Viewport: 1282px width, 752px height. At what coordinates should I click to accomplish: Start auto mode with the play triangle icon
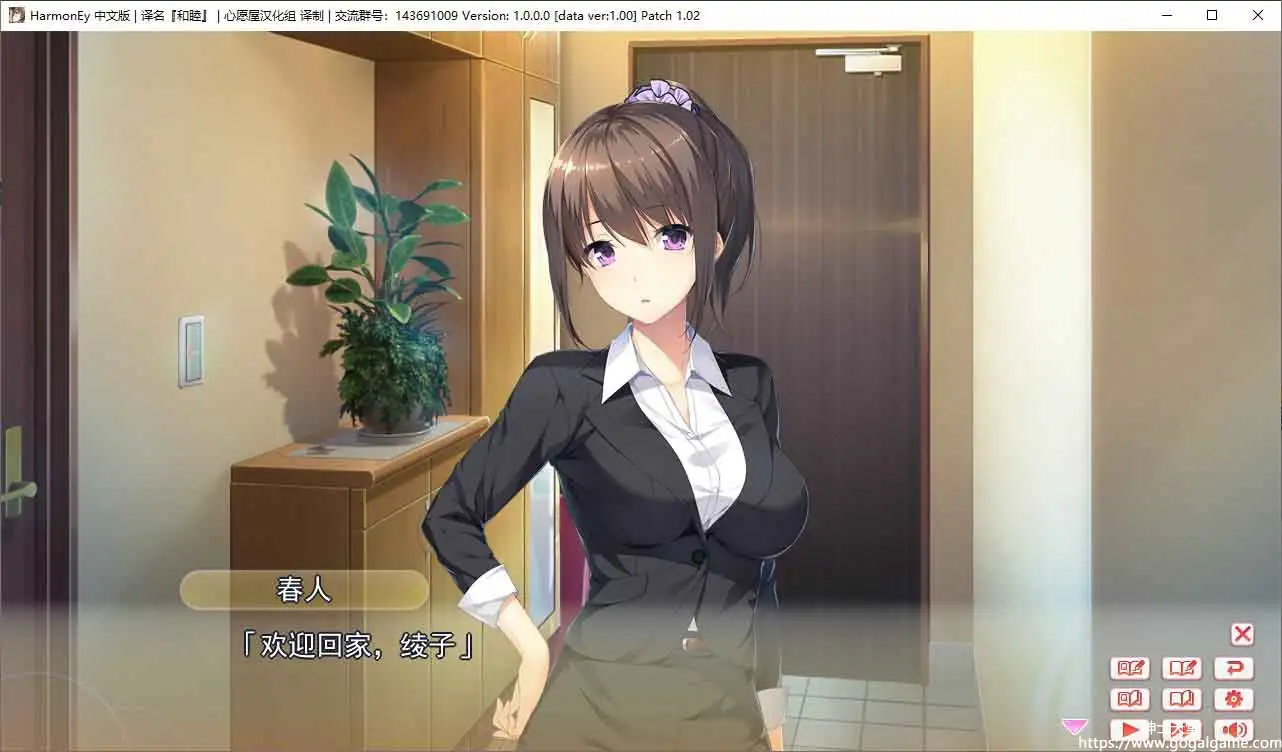click(1129, 728)
